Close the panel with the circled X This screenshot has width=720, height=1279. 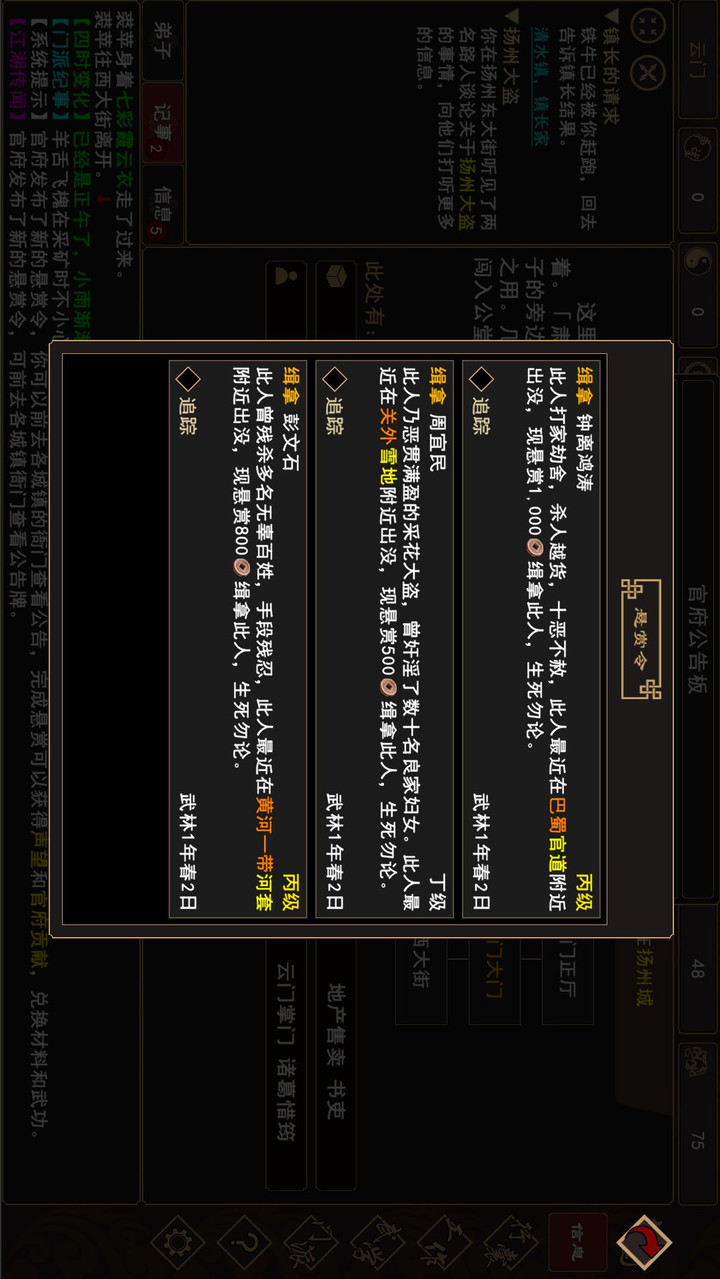click(648, 74)
